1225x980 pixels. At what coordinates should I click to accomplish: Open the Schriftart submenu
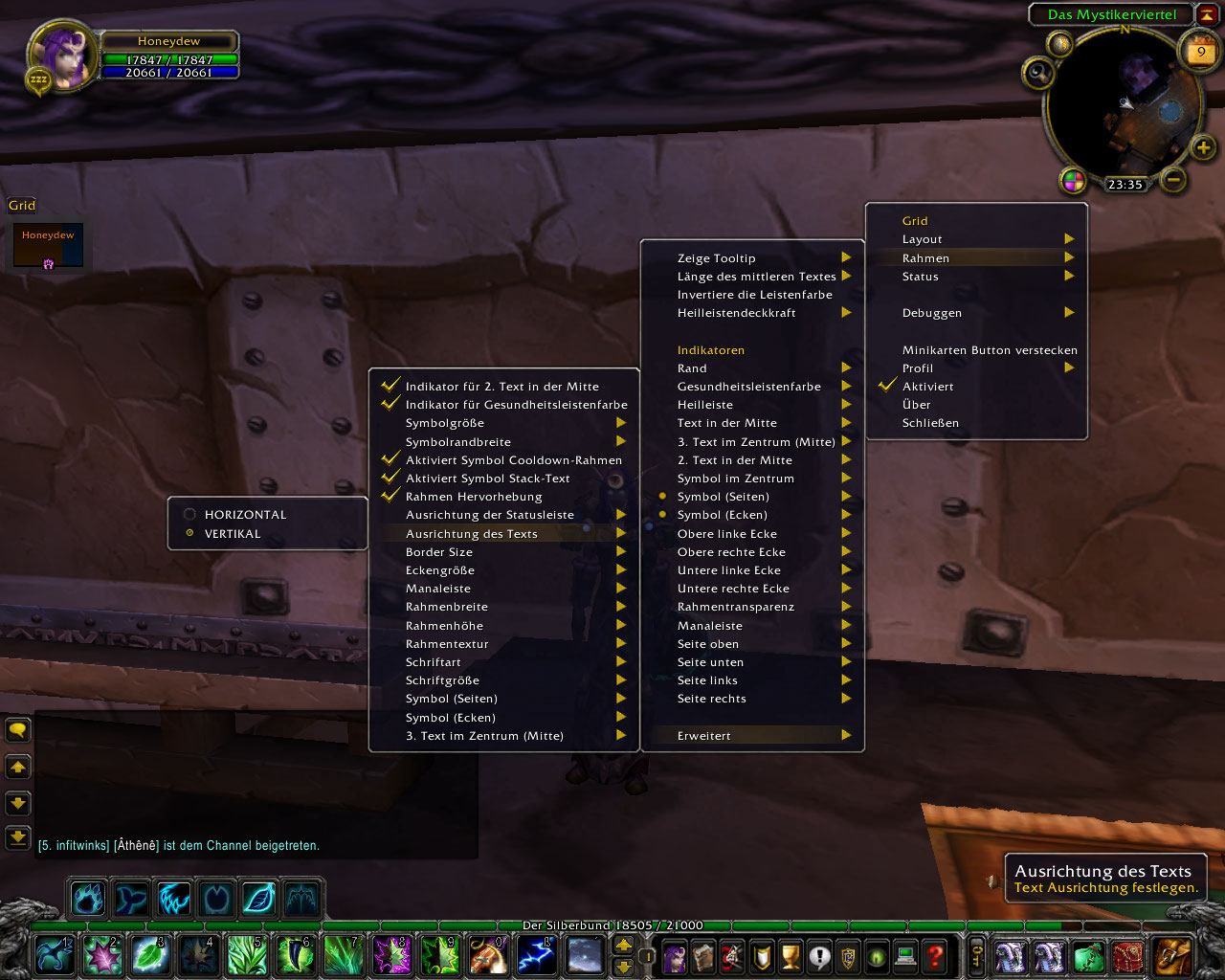(434, 662)
